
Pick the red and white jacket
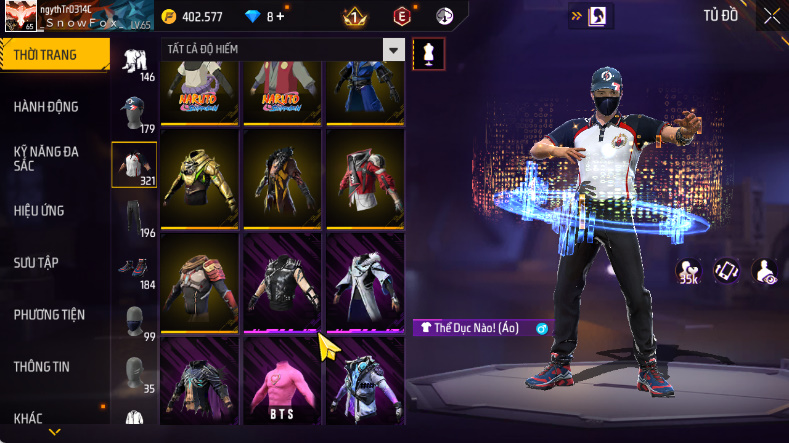(364, 175)
